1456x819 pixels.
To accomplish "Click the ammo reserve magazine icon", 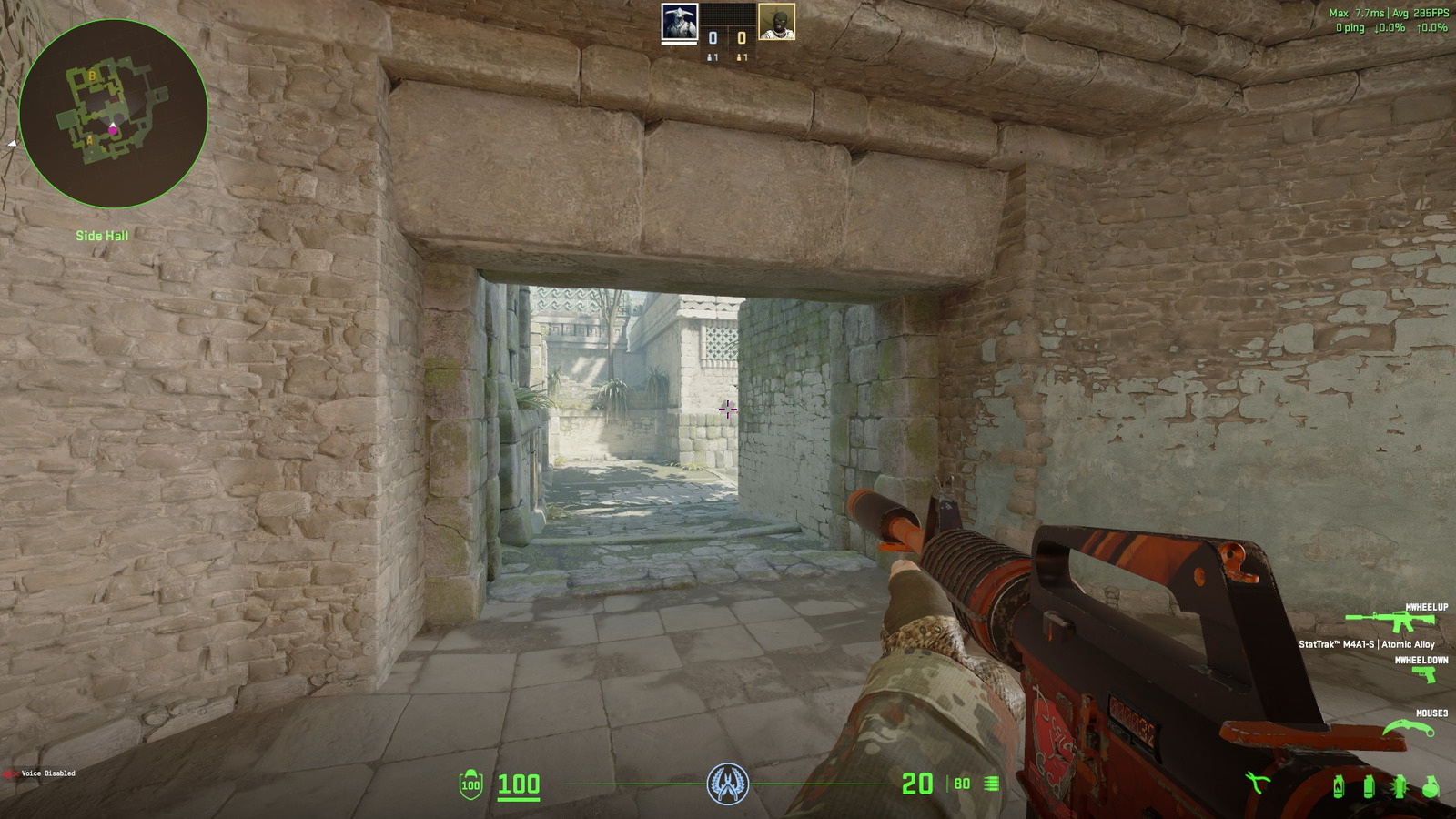I will 988,784.
